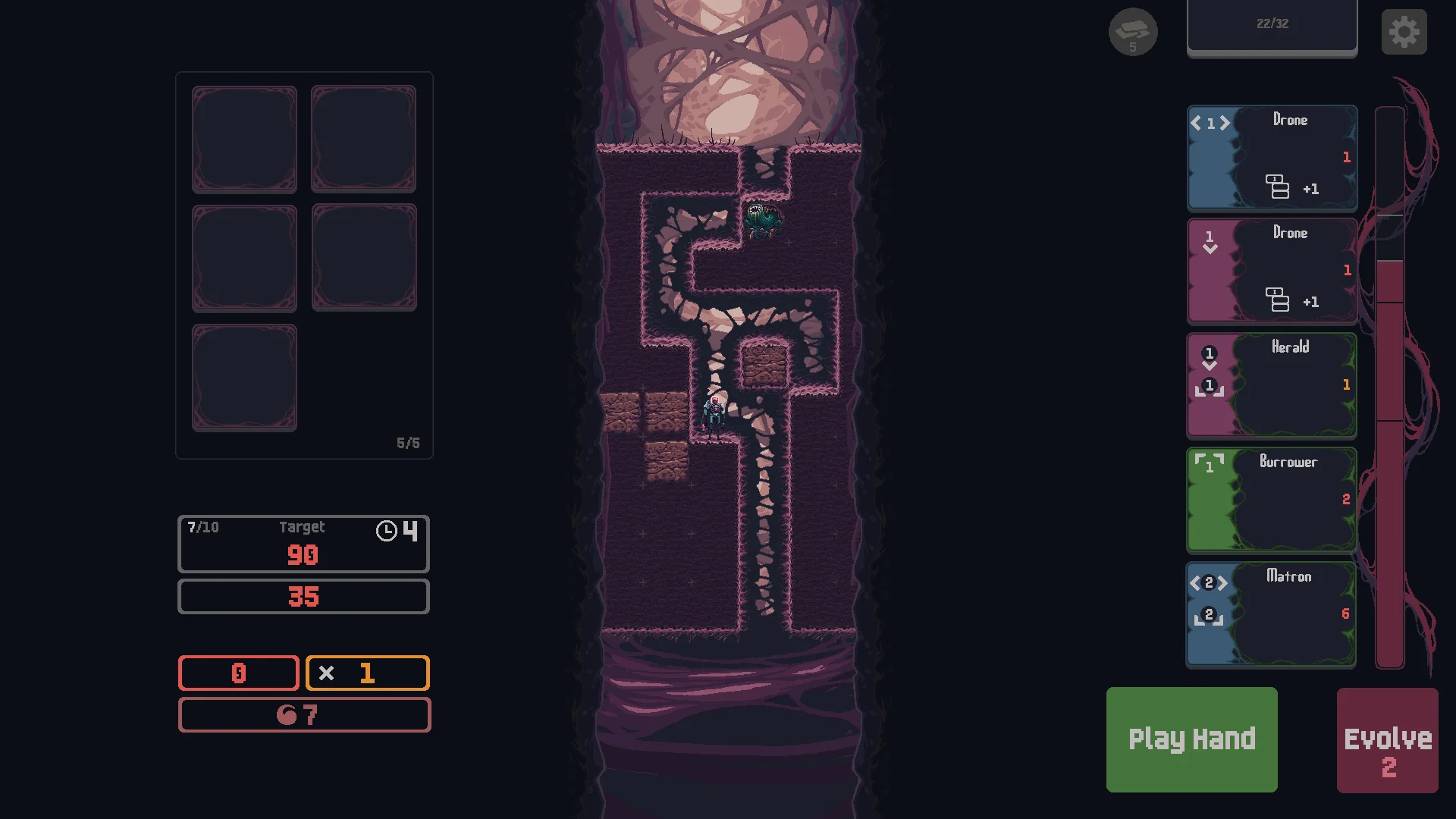
Task: Click the clock icon beside the 4
Action: [x=388, y=532]
